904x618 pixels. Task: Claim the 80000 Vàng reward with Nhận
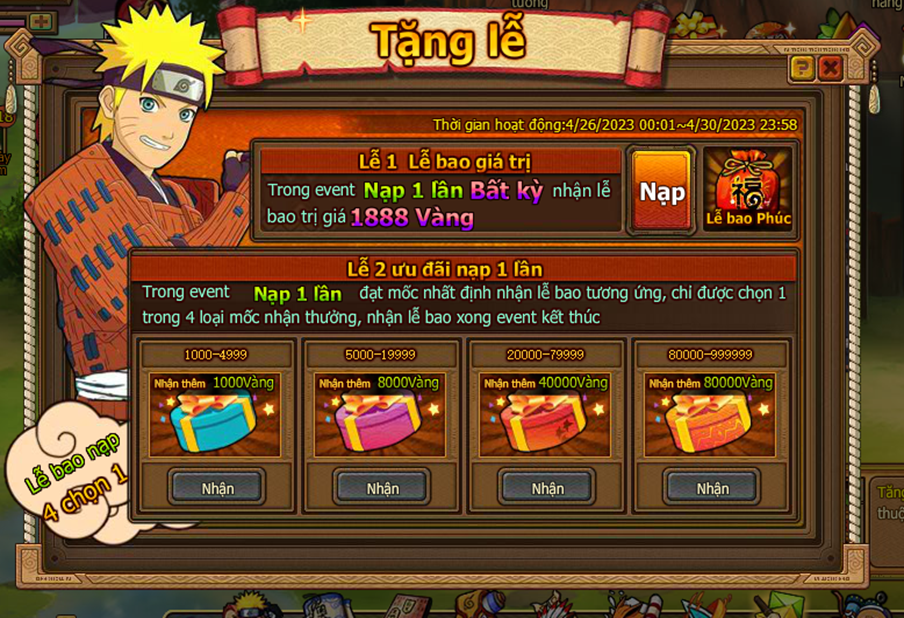tap(712, 488)
